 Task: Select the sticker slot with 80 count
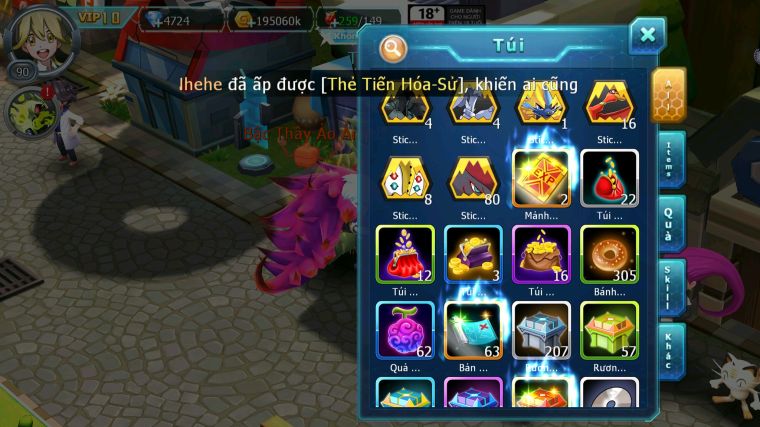tap(472, 178)
